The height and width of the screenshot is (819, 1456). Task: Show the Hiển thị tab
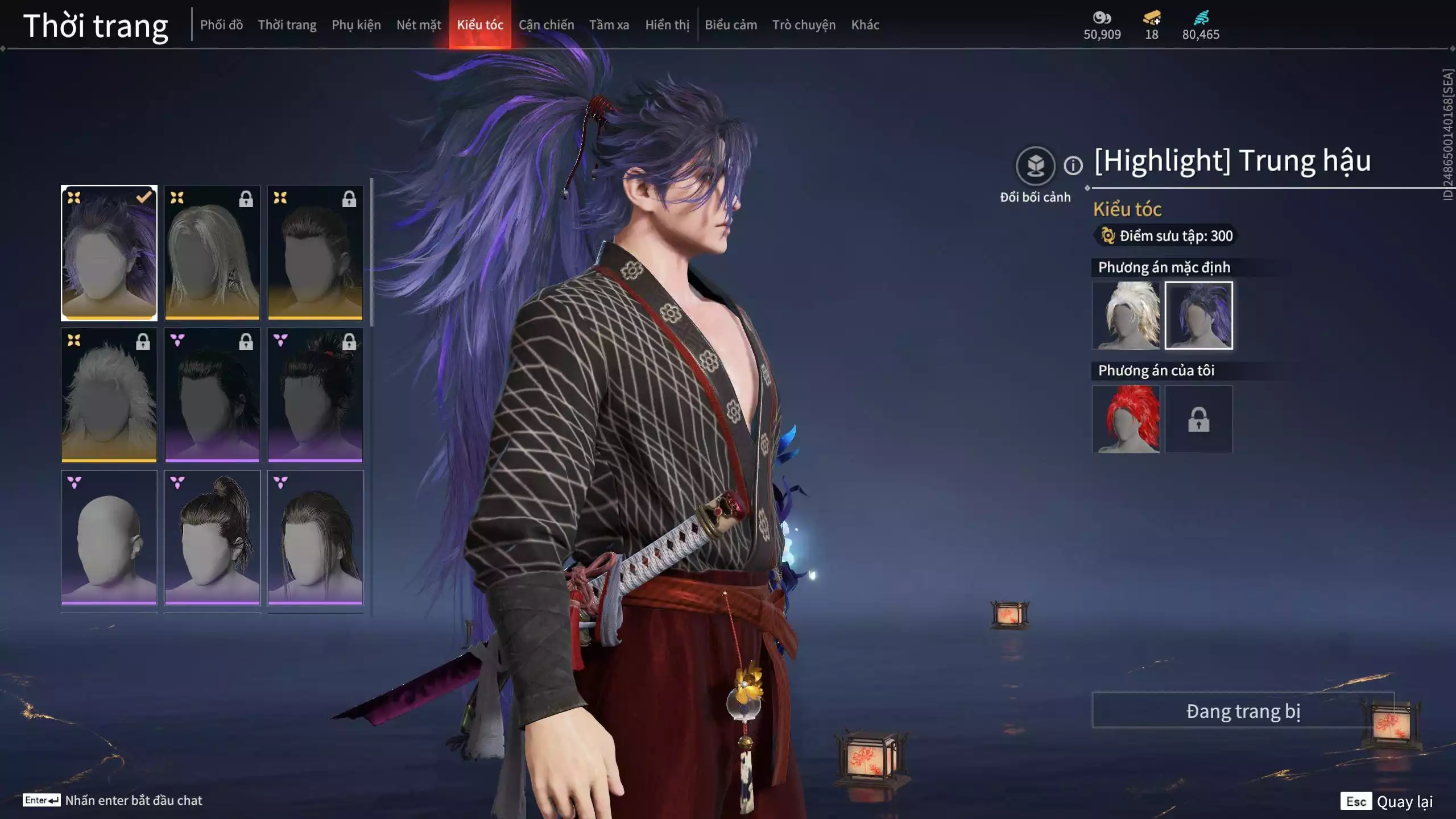coord(667,24)
